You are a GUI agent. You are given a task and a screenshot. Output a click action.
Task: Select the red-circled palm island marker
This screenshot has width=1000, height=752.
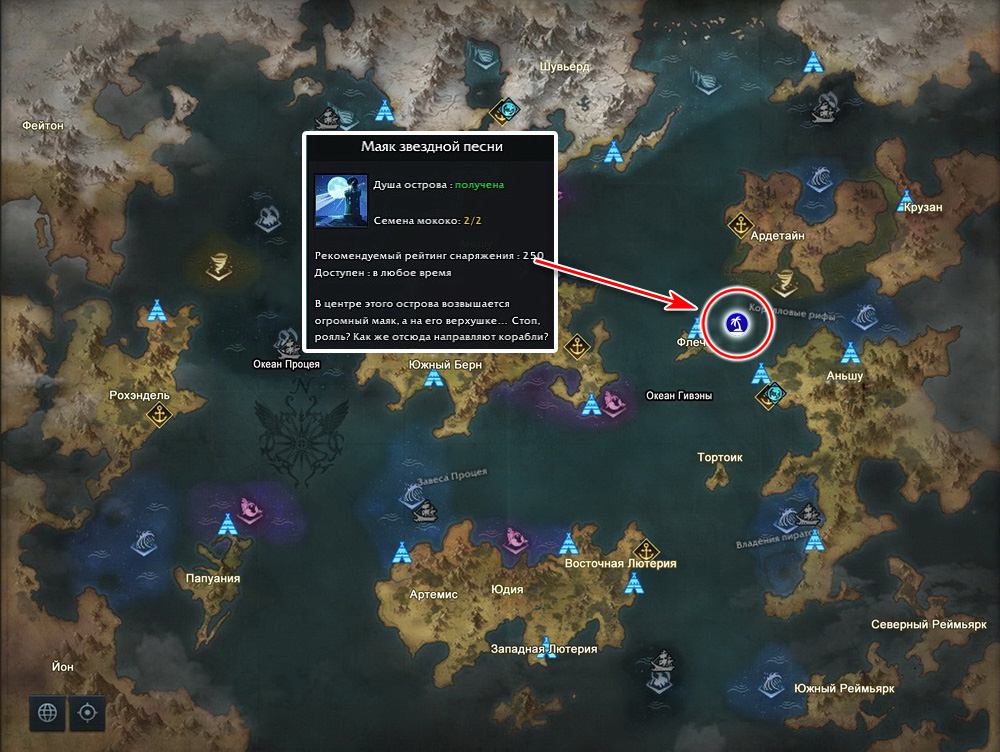pos(738,323)
